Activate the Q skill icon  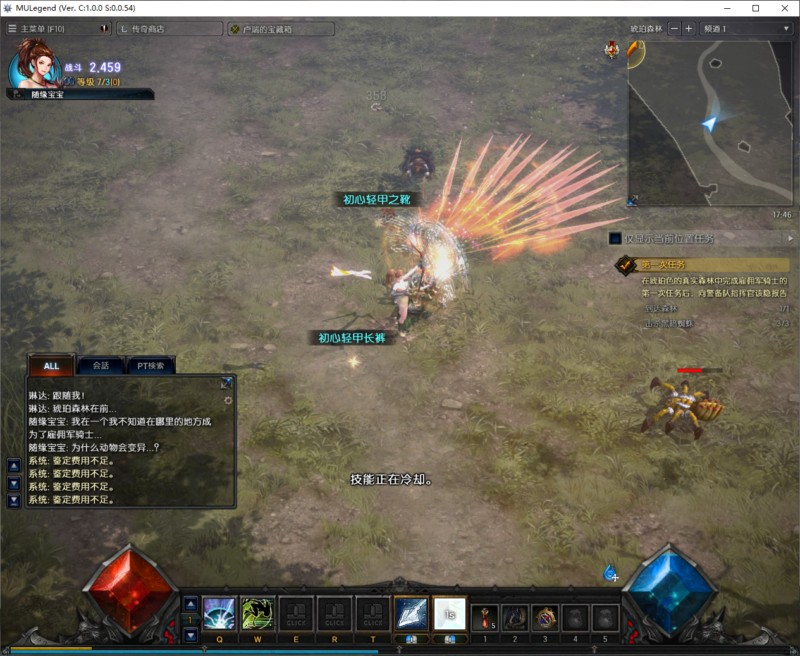219,613
